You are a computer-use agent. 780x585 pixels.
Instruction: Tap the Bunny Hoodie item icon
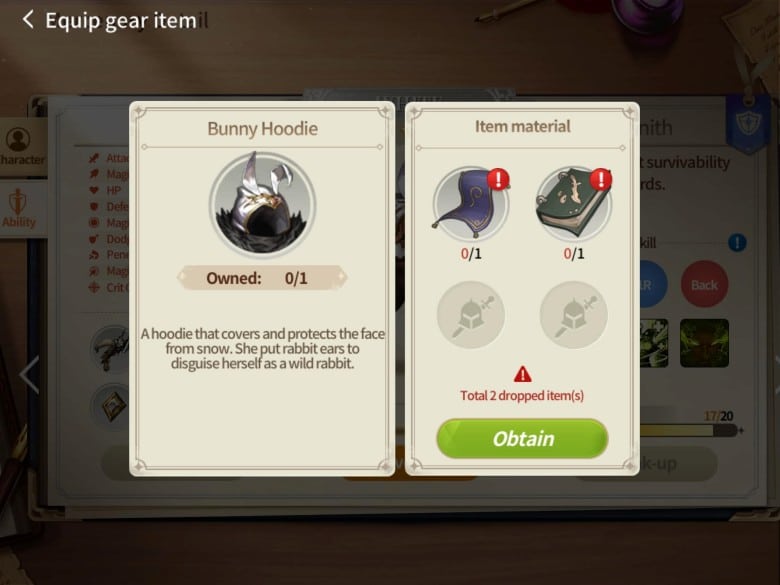tap(262, 204)
